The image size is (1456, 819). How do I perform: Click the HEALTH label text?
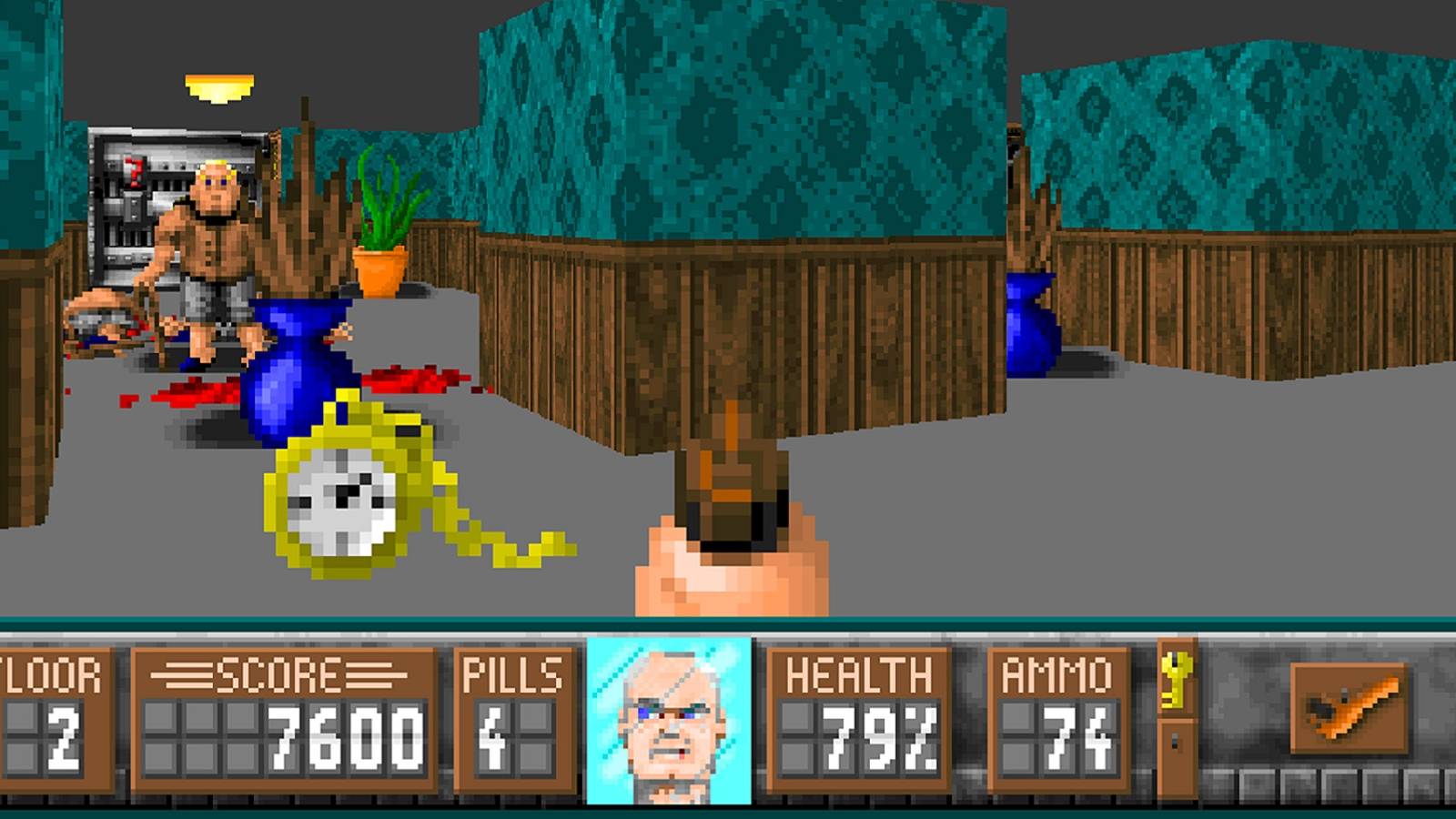pos(860,675)
